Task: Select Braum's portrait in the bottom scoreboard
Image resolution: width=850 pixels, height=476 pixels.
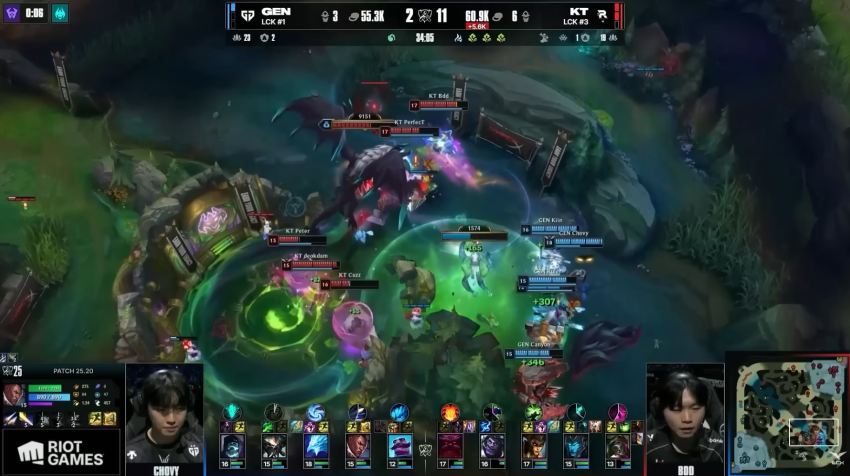Action: tap(399, 445)
